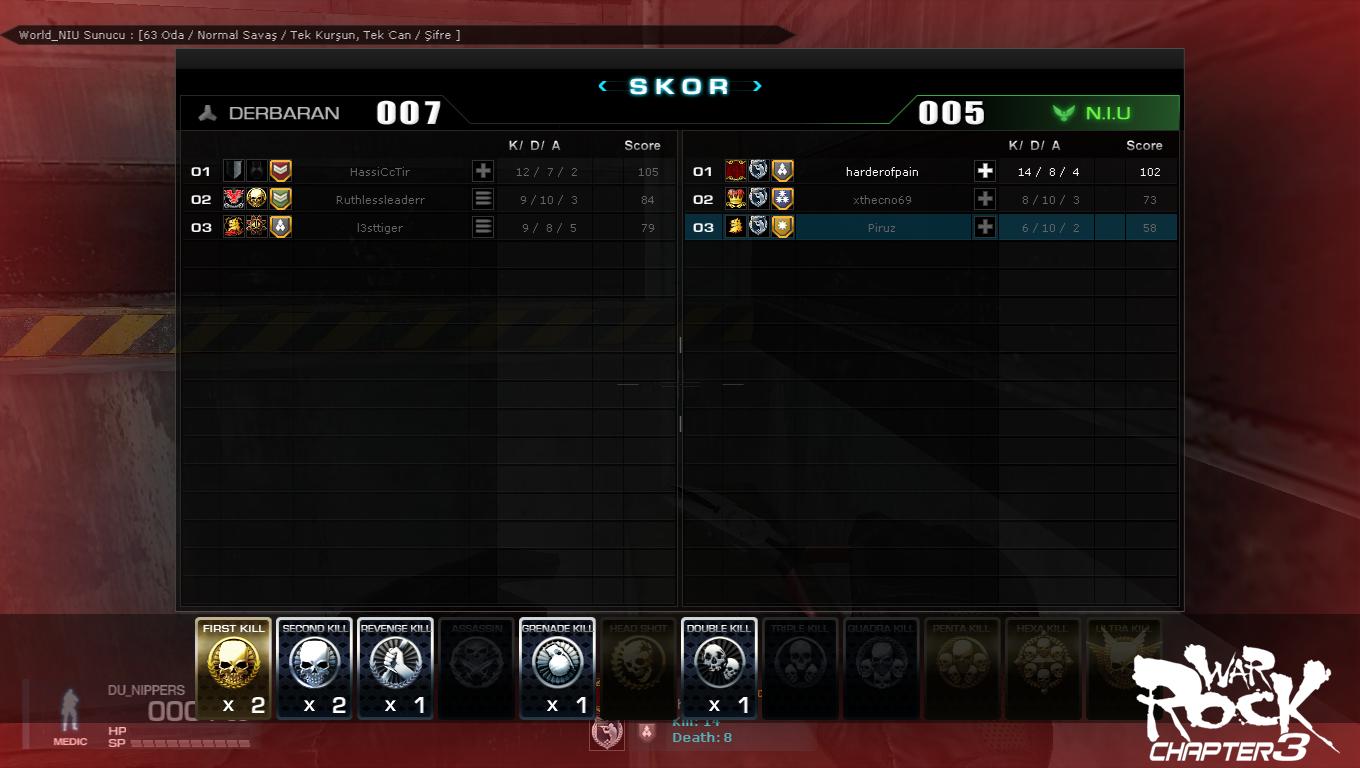This screenshot has width=1360, height=768.
Task: Toggle the plus indicator next to harderofpain
Action: (x=984, y=171)
